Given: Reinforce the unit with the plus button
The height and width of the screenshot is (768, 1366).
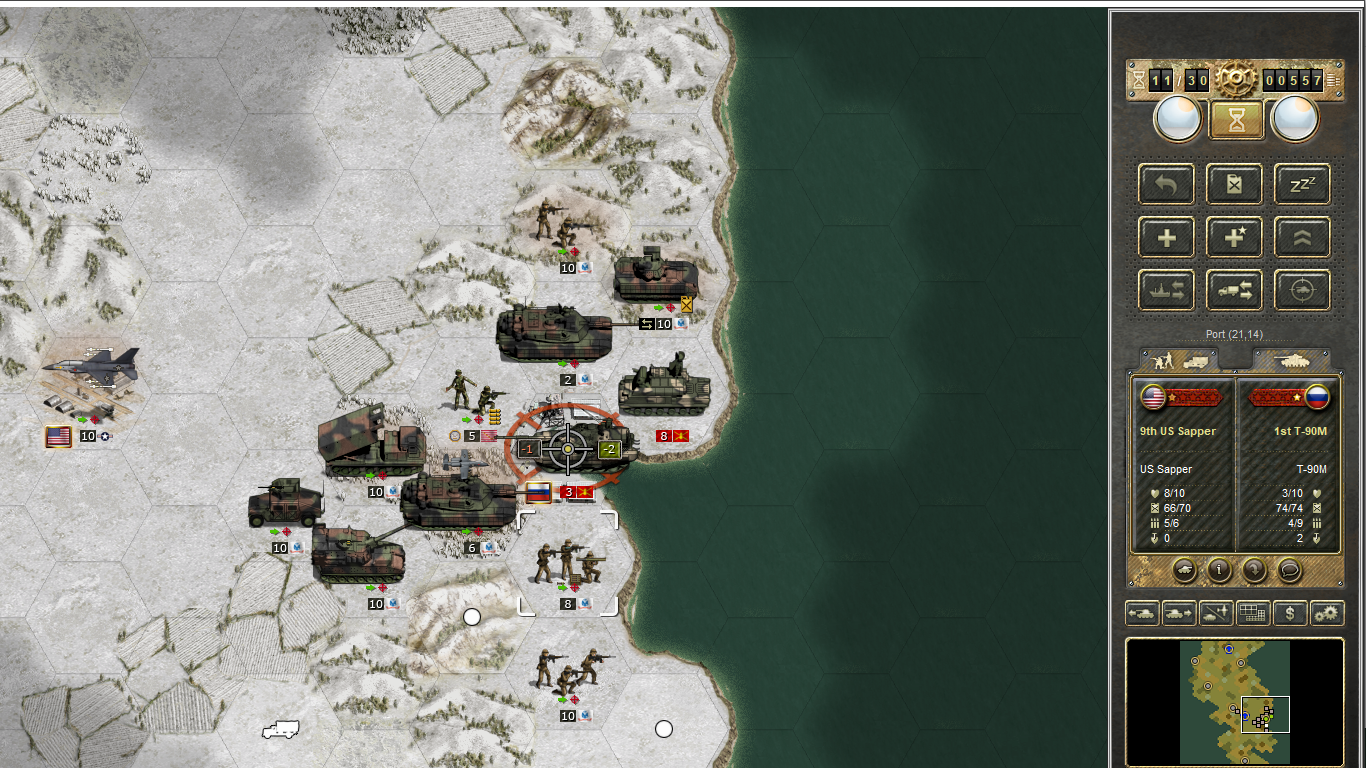Looking at the screenshot, I should click(x=1166, y=238).
